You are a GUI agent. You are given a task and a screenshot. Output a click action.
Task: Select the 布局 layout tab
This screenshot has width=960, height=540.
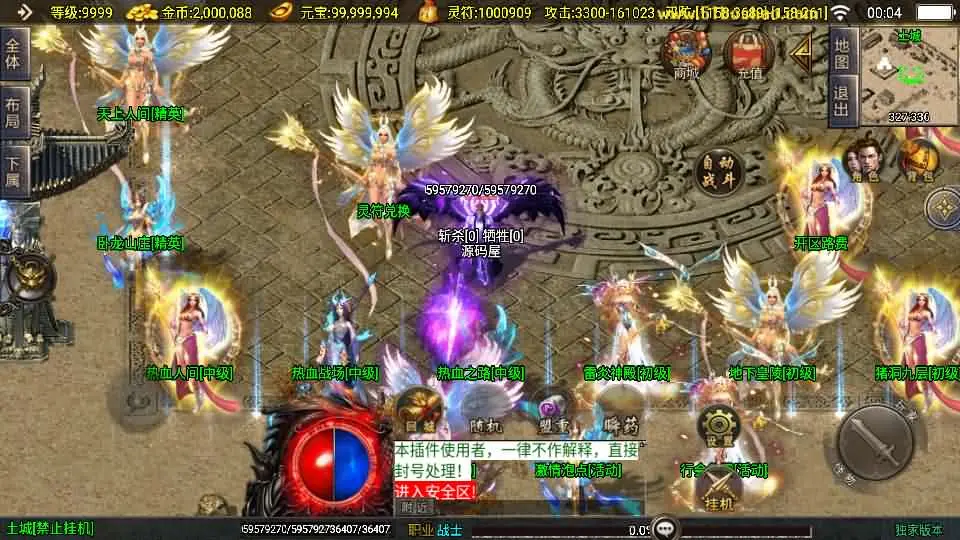pyautogui.click(x=13, y=112)
